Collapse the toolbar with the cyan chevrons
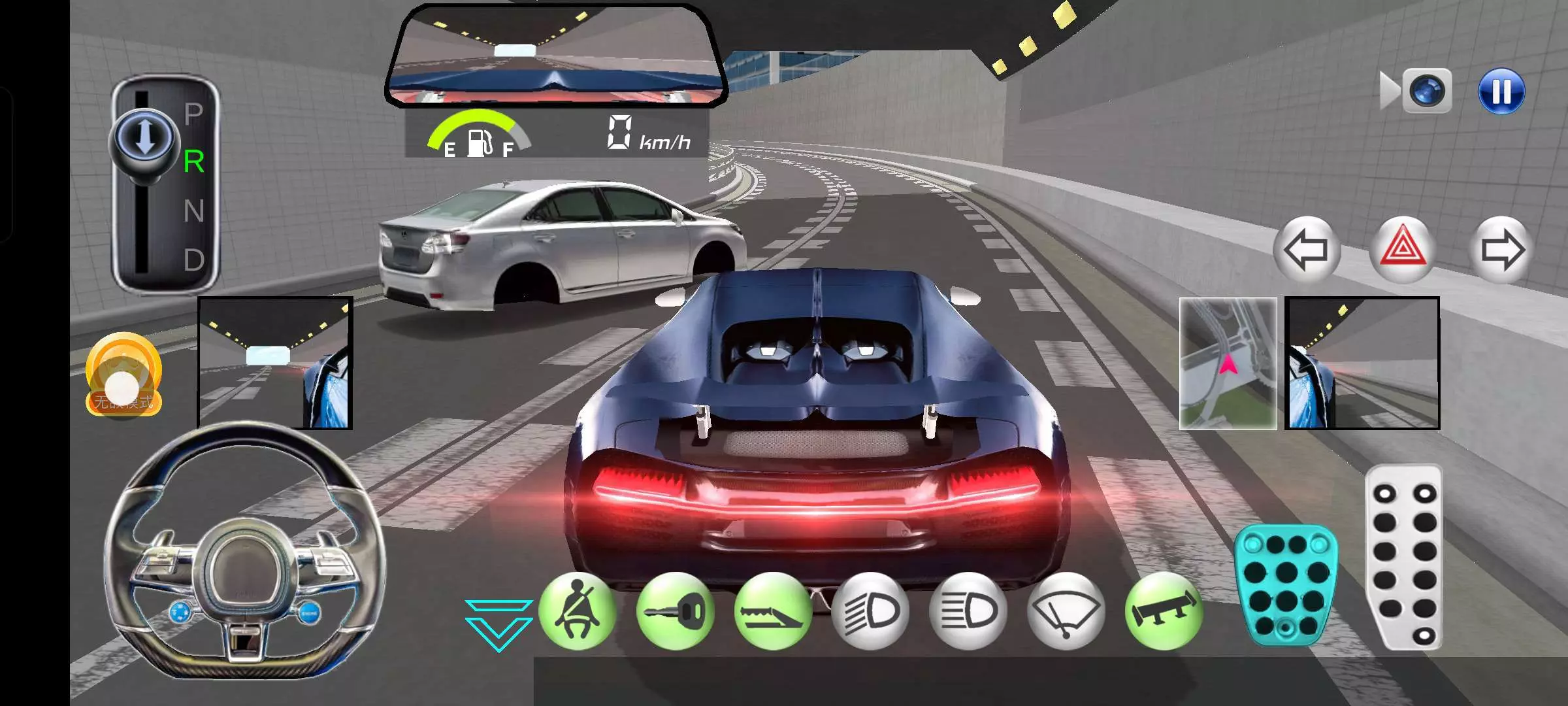 [498, 624]
